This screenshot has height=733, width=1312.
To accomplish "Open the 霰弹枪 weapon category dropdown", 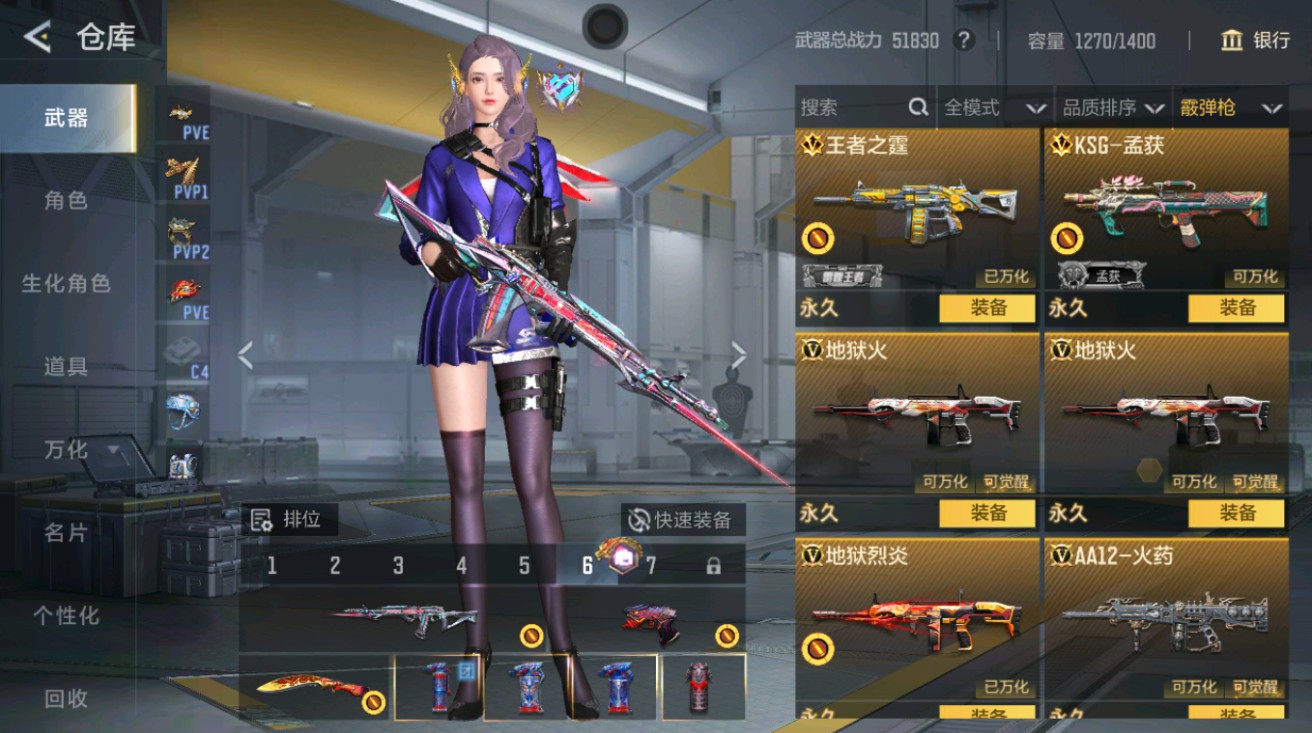I will click(1237, 107).
